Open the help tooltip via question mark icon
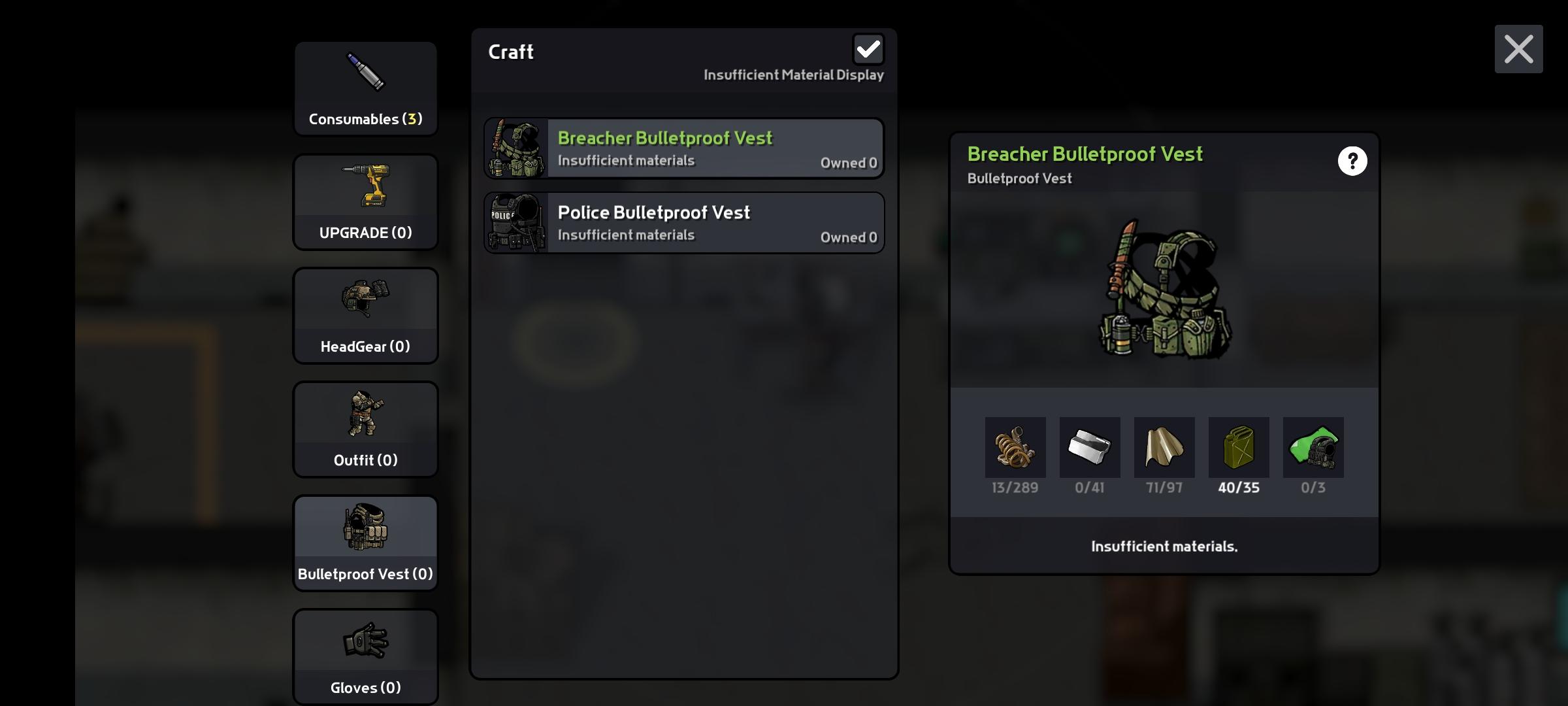This screenshot has height=706, width=1568. [x=1352, y=161]
